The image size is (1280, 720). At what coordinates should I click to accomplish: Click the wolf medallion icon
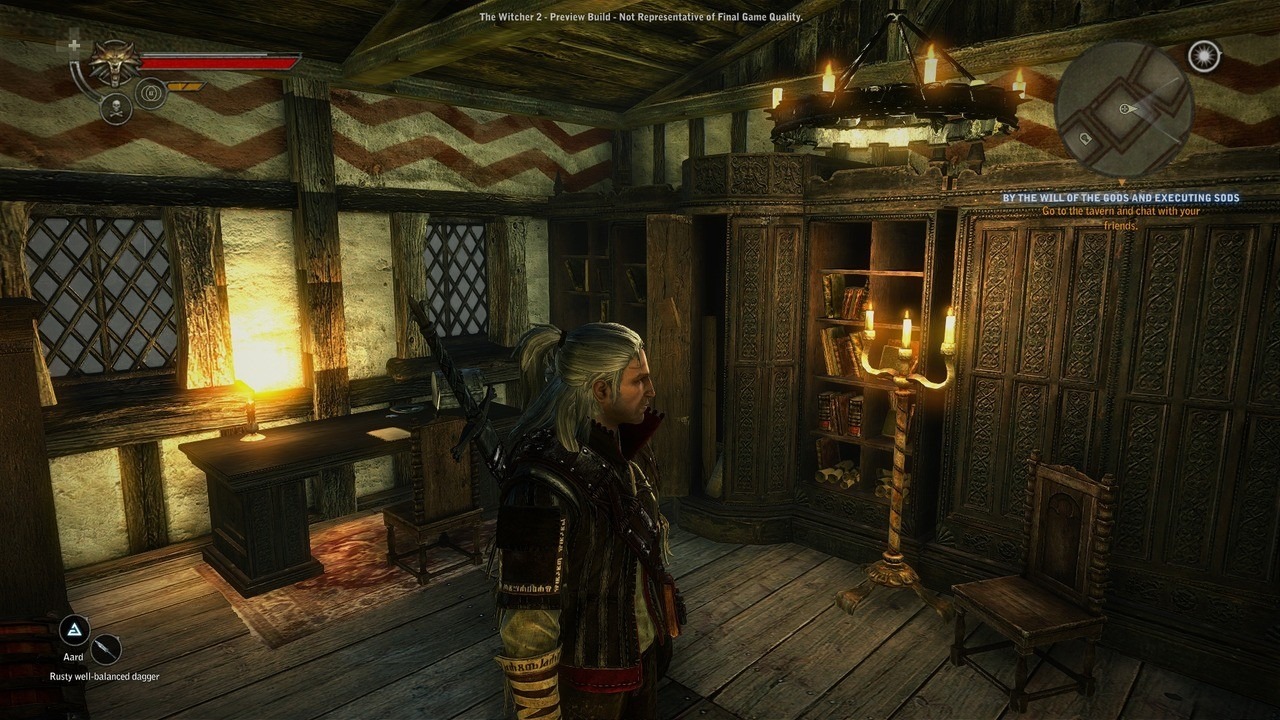pos(115,64)
